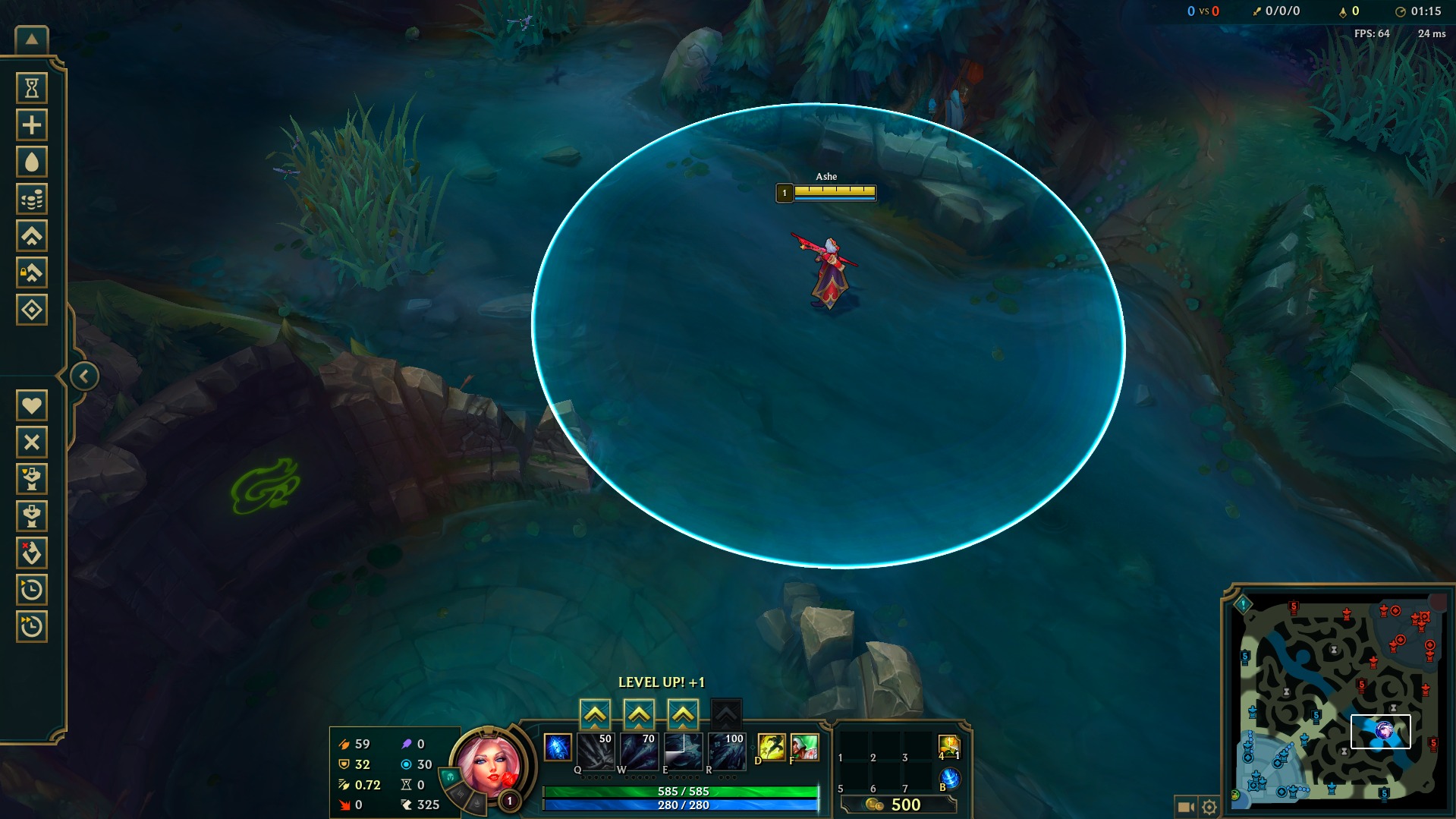Viewport: 1456px width, 819px height.
Task: Select the Q ability icon
Action: 596,751
